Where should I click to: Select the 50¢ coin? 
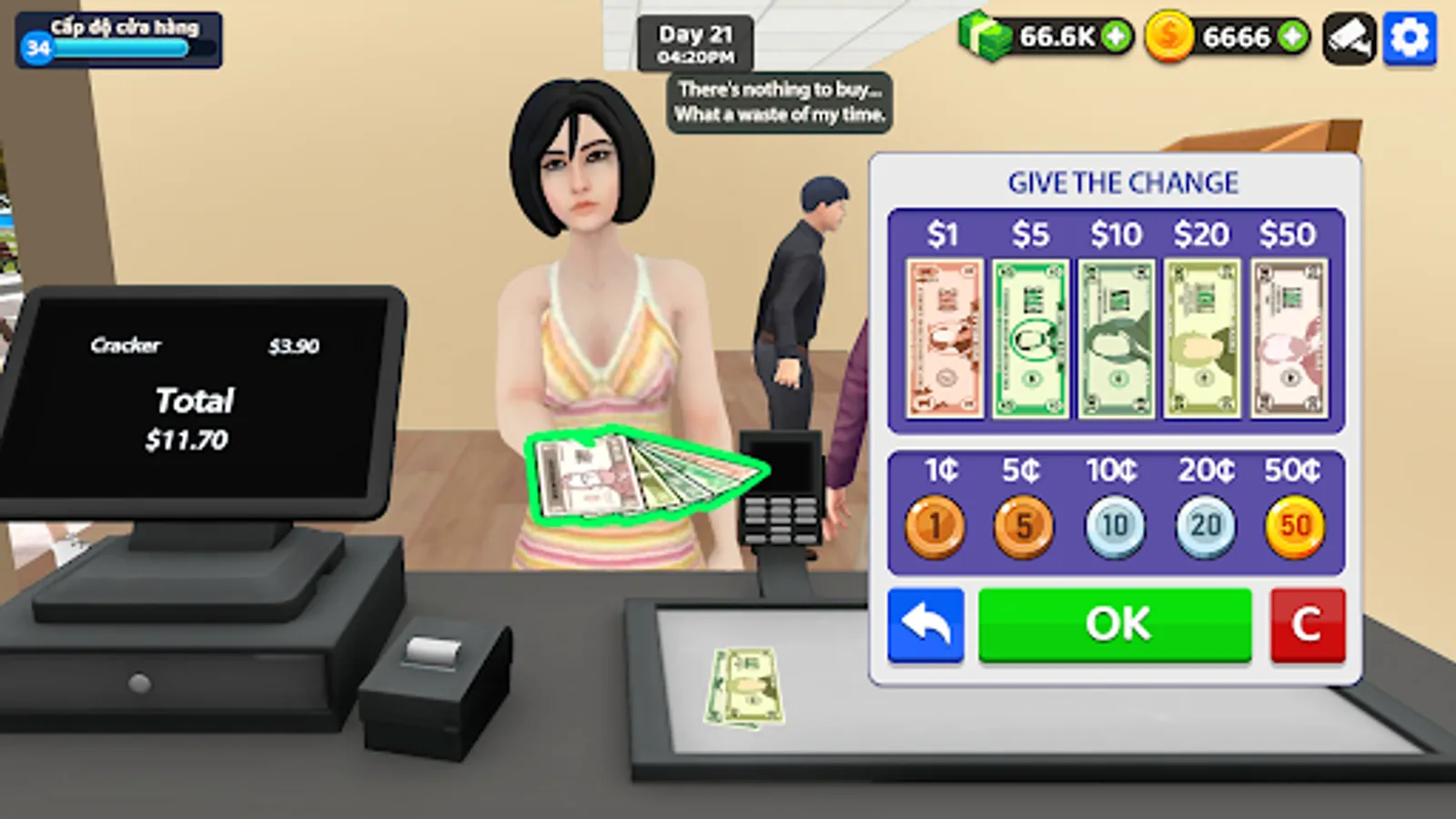[x=1295, y=524]
